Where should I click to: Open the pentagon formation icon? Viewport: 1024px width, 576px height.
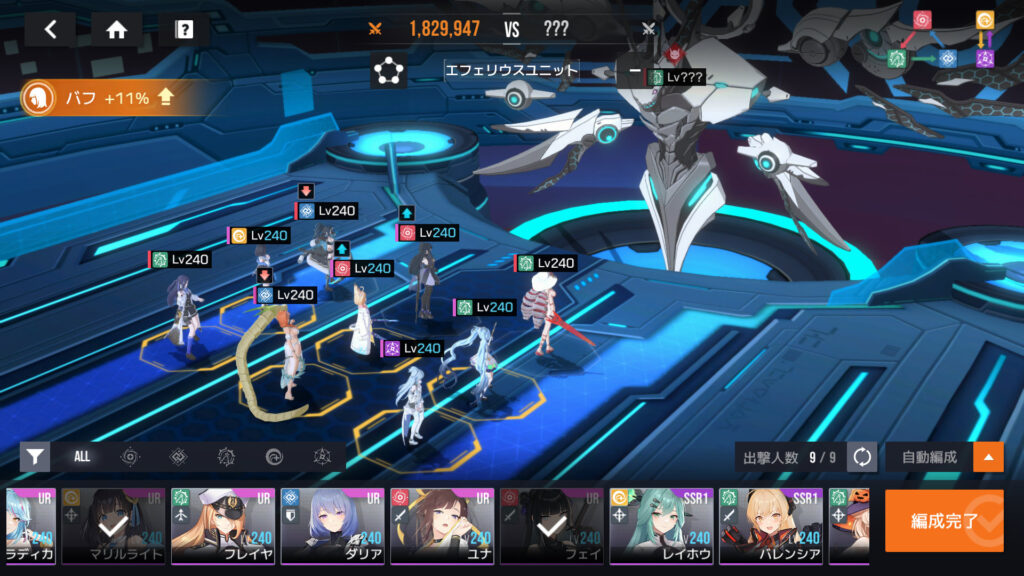click(388, 71)
